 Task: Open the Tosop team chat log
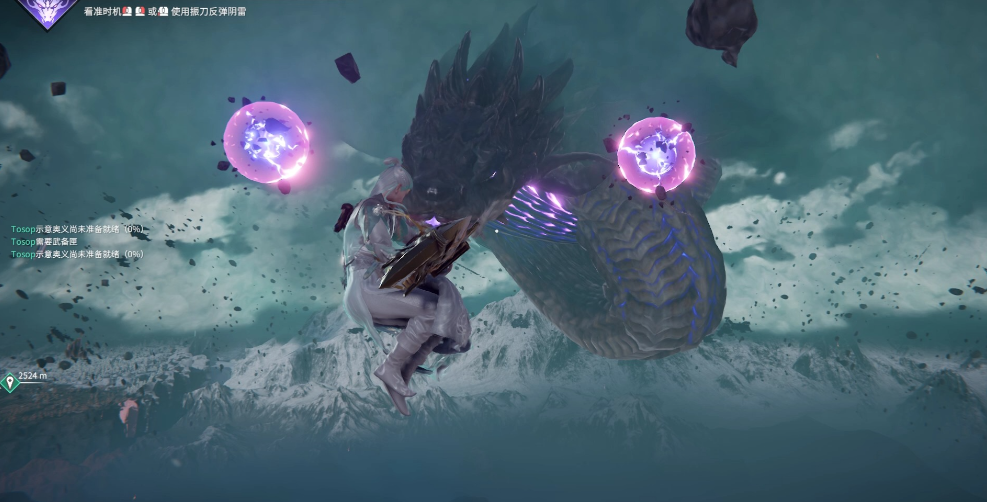(x=77, y=242)
